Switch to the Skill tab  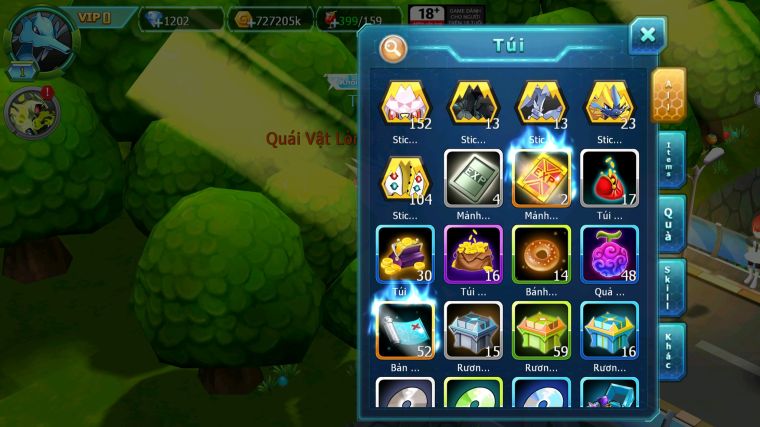[x=669, y=287]
